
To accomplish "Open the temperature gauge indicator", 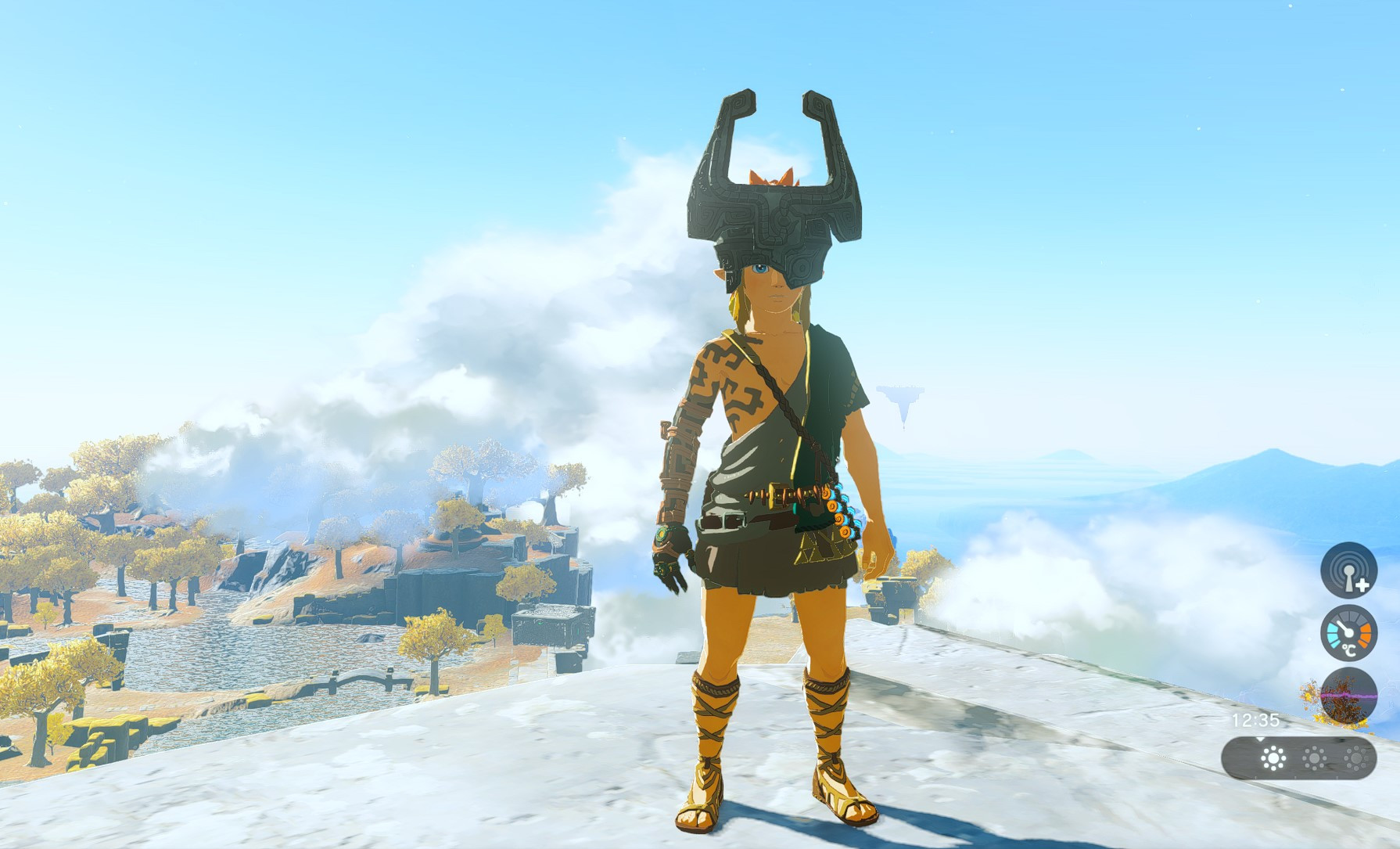I will pos(1348,631).
